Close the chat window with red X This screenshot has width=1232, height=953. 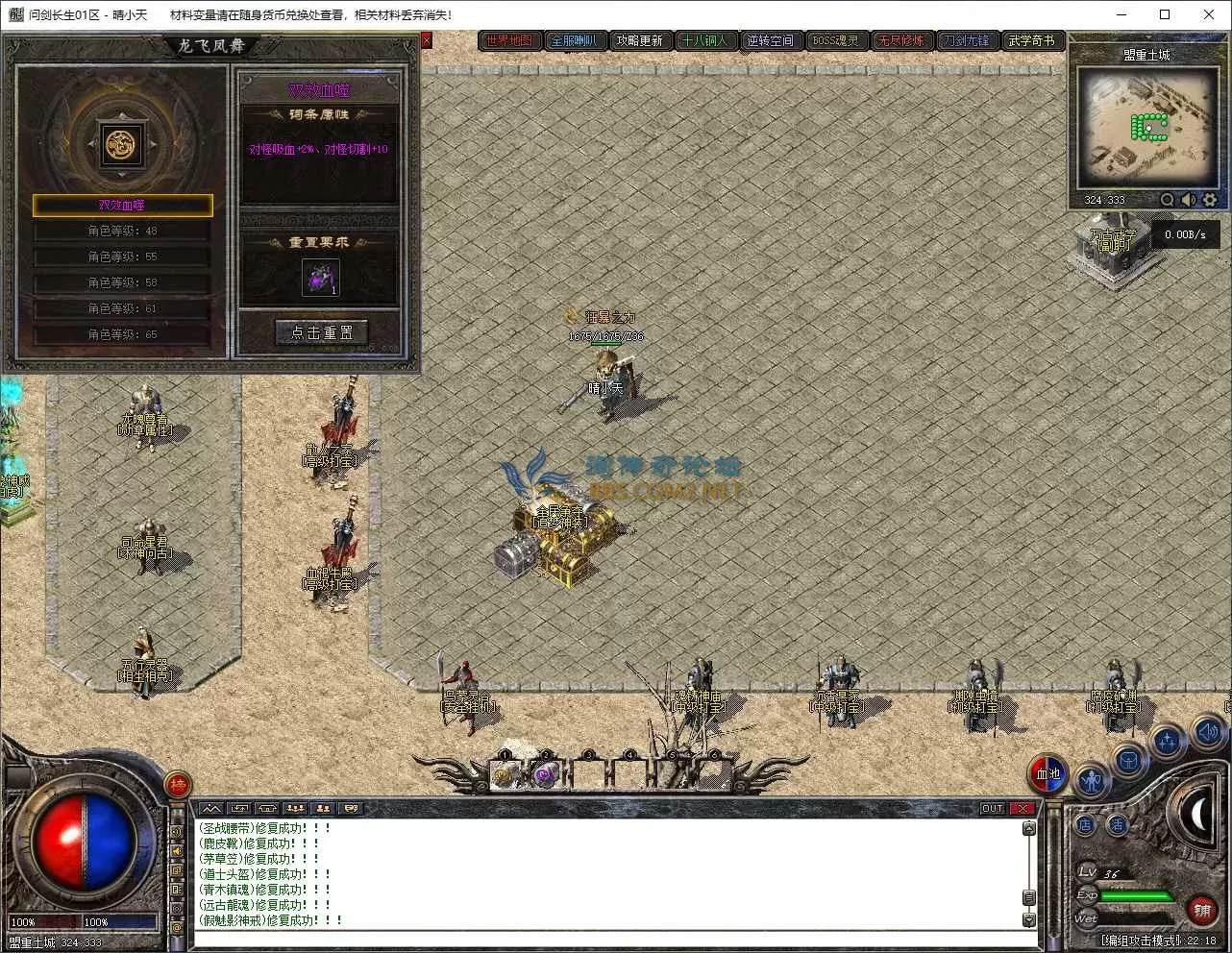coord(1023,808)
